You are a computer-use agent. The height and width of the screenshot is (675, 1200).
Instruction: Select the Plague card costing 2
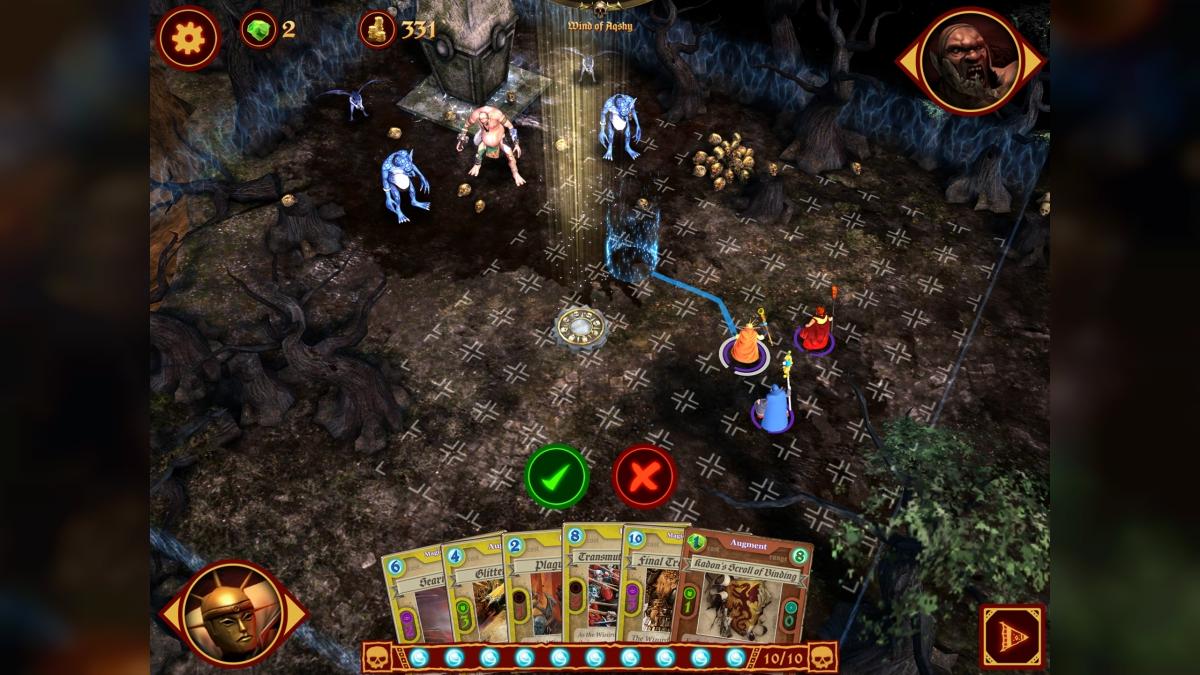[531, 590]
